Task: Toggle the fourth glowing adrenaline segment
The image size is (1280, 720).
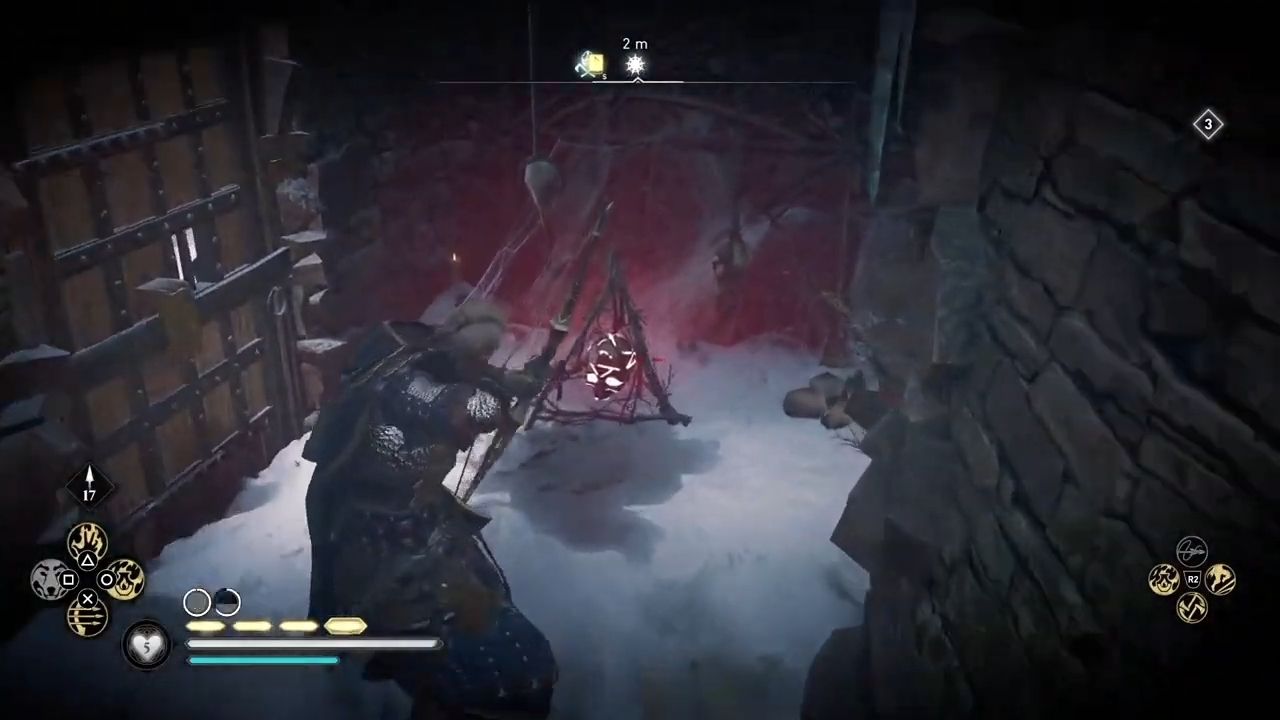Action: pos(346,627)
